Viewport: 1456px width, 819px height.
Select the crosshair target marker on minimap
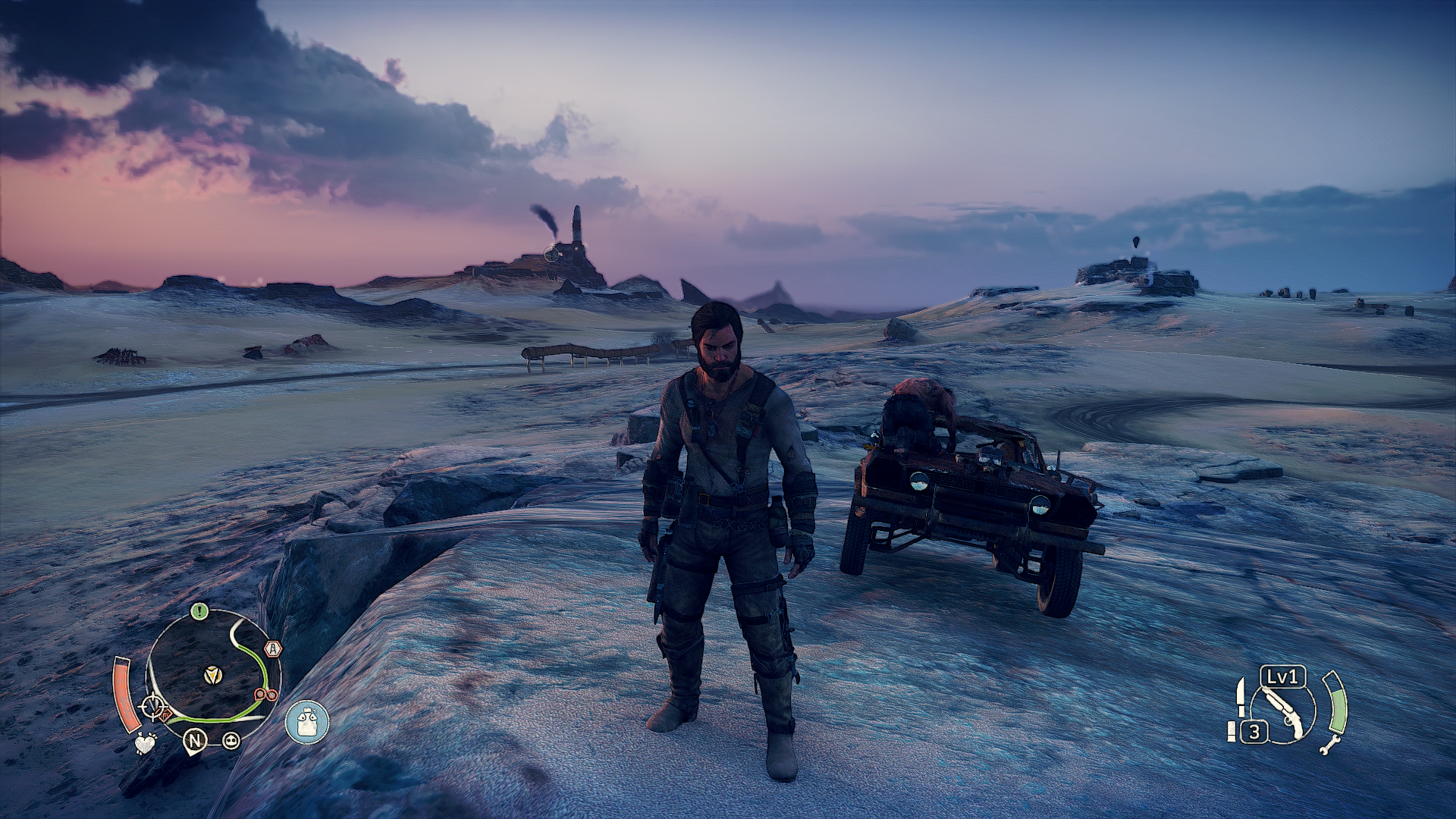[154, 708]
